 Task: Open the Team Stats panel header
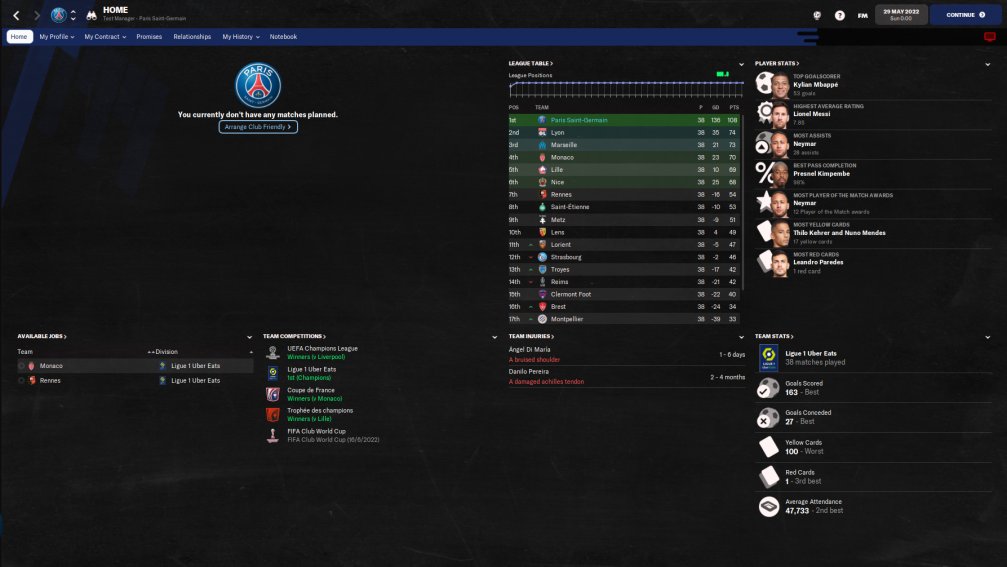point(774,336)
